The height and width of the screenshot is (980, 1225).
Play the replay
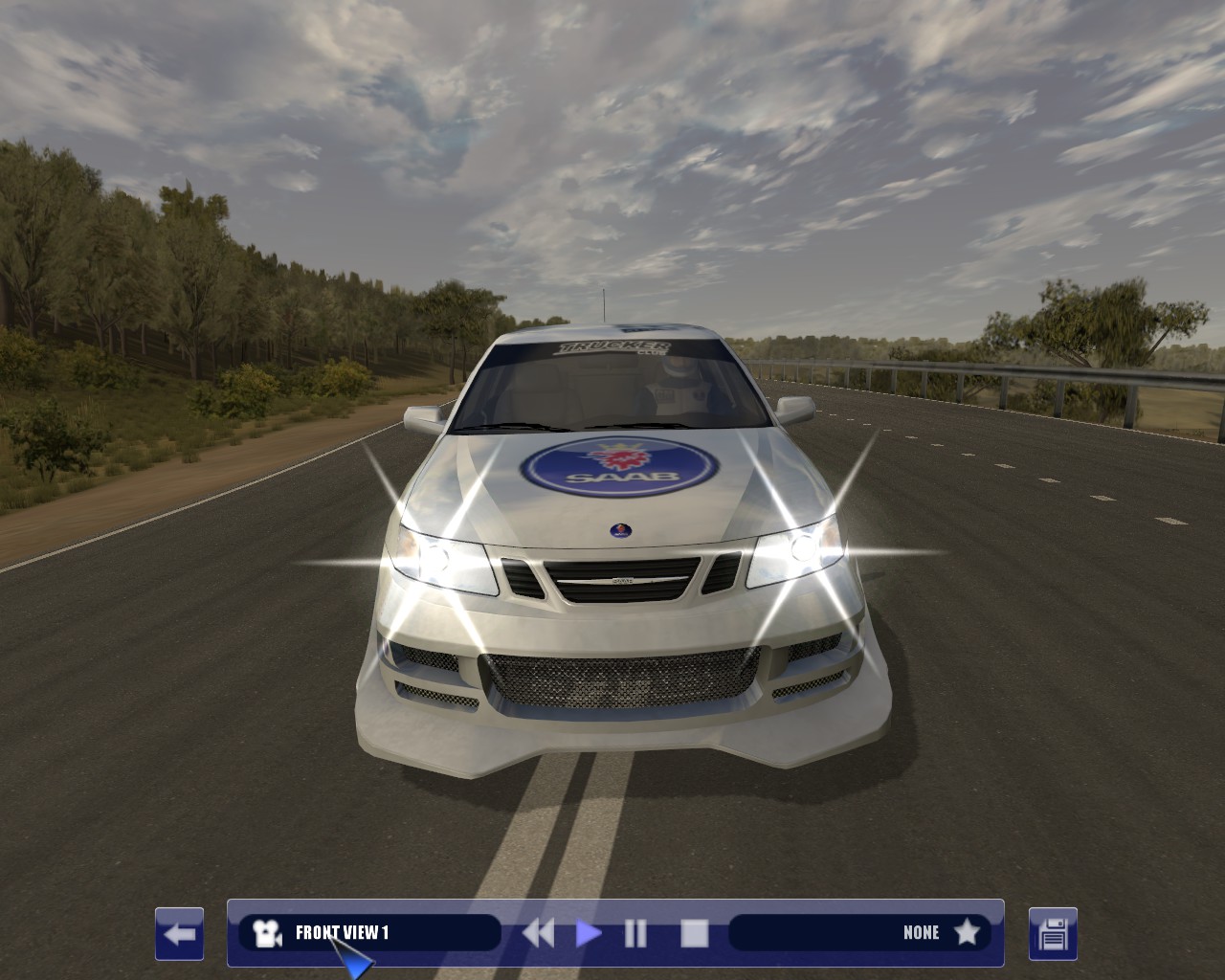(x=588, y=933)
